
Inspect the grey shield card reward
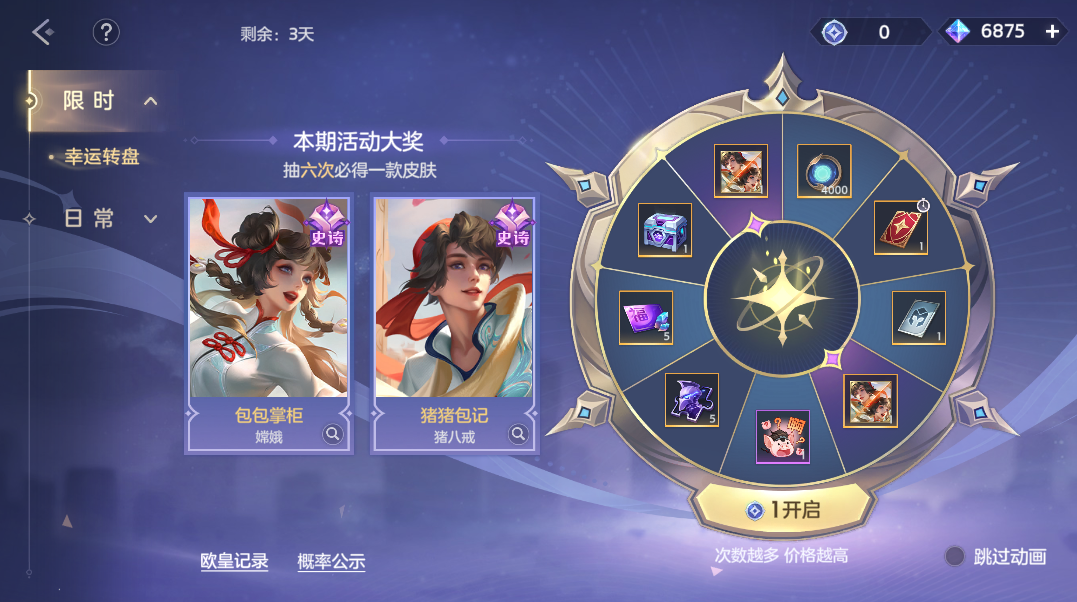point(918,317)
